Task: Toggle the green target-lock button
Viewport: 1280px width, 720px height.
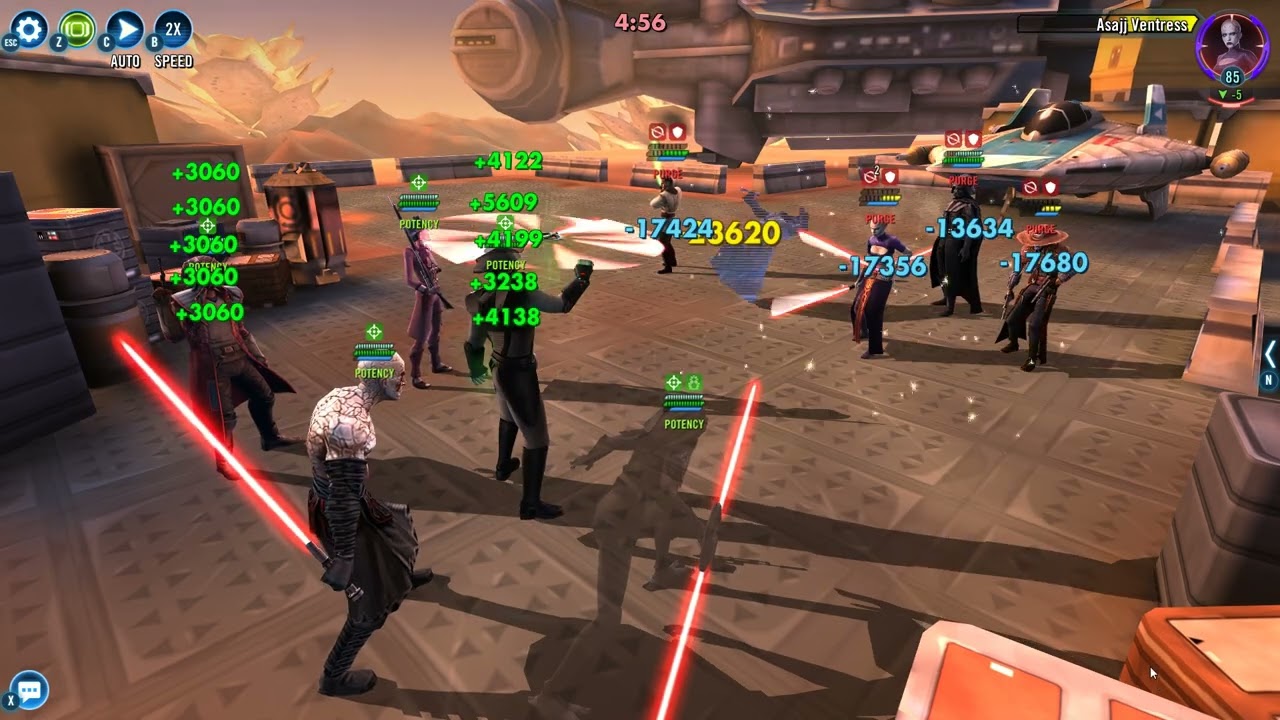Action: tap(78, 29)
